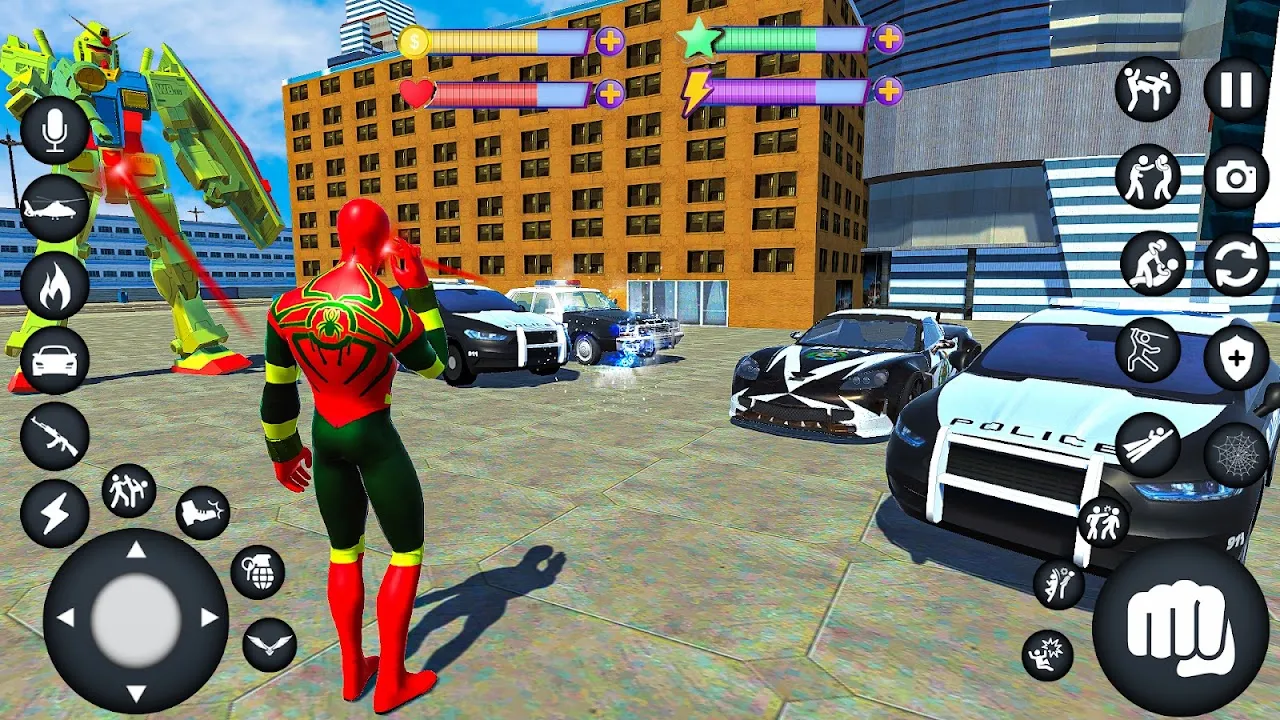This screenshot has width=1280, height=720.
Task: Use the boot kick button
Action: point(203,513)
